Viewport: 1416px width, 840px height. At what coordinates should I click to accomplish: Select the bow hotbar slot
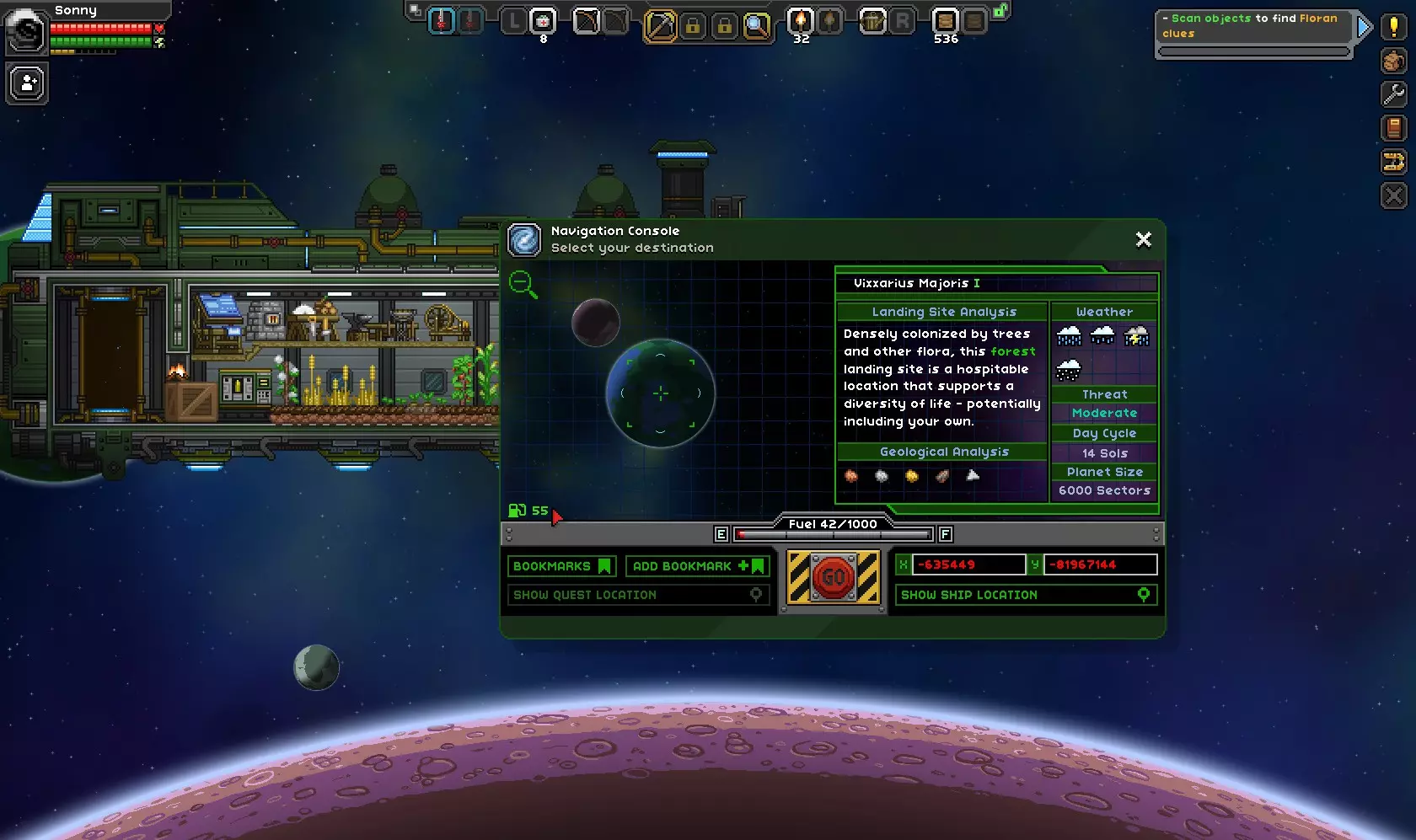pos(586,20)
